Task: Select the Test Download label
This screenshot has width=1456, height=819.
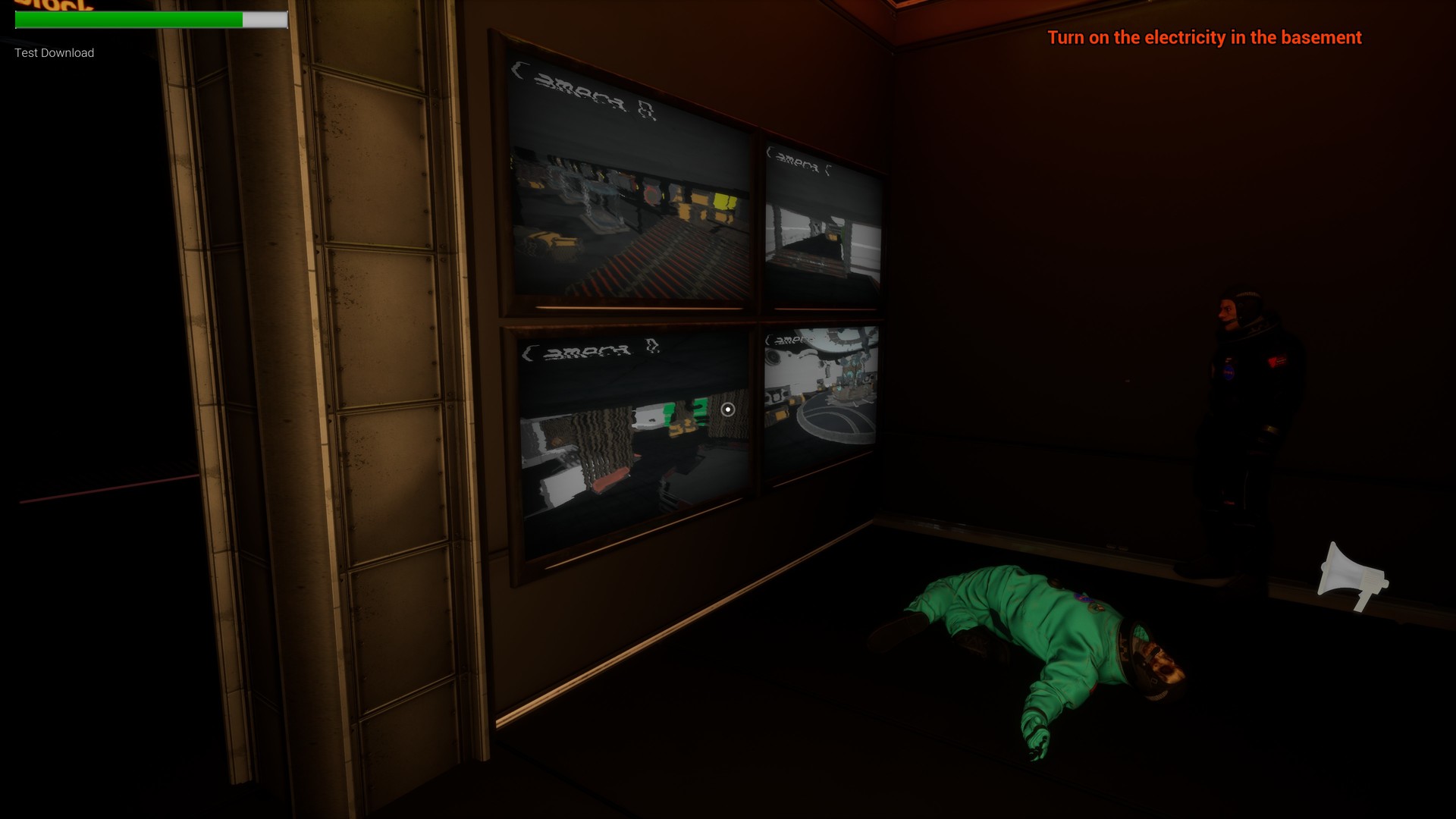Action: (53, 52)
